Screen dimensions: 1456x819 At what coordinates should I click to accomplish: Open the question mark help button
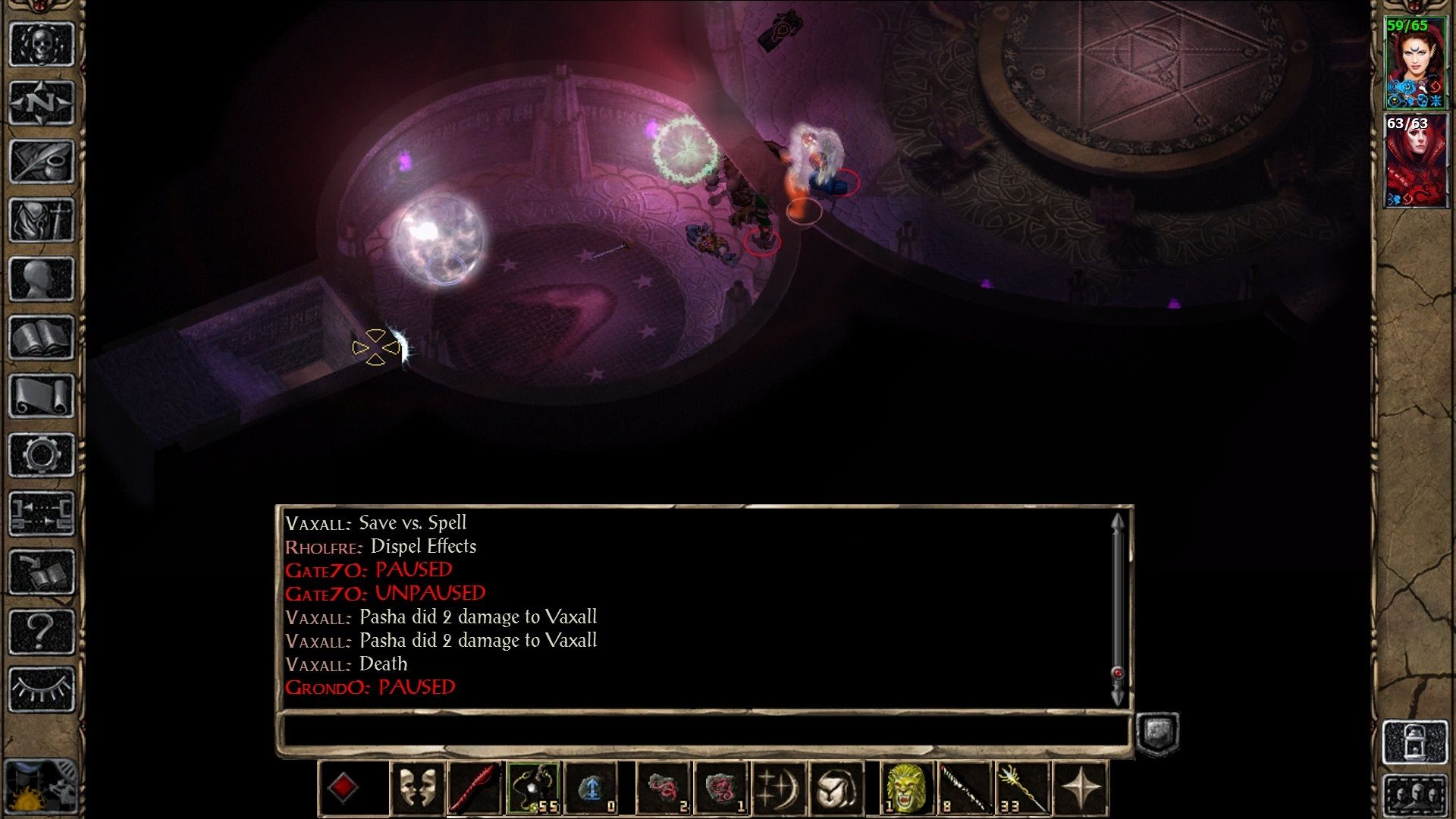click(x=42, y=631)
